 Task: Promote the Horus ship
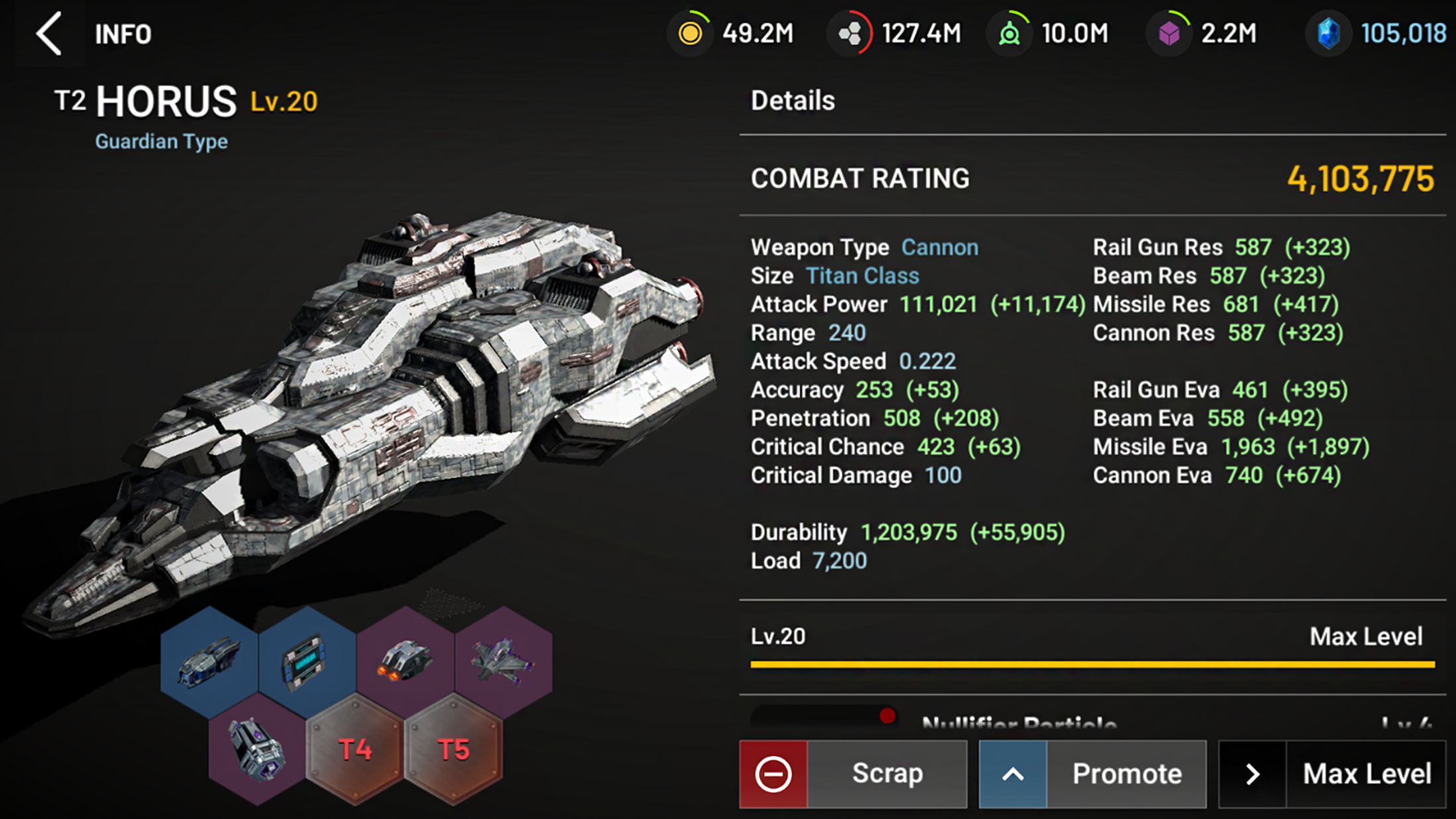[x=1093, y=774]
